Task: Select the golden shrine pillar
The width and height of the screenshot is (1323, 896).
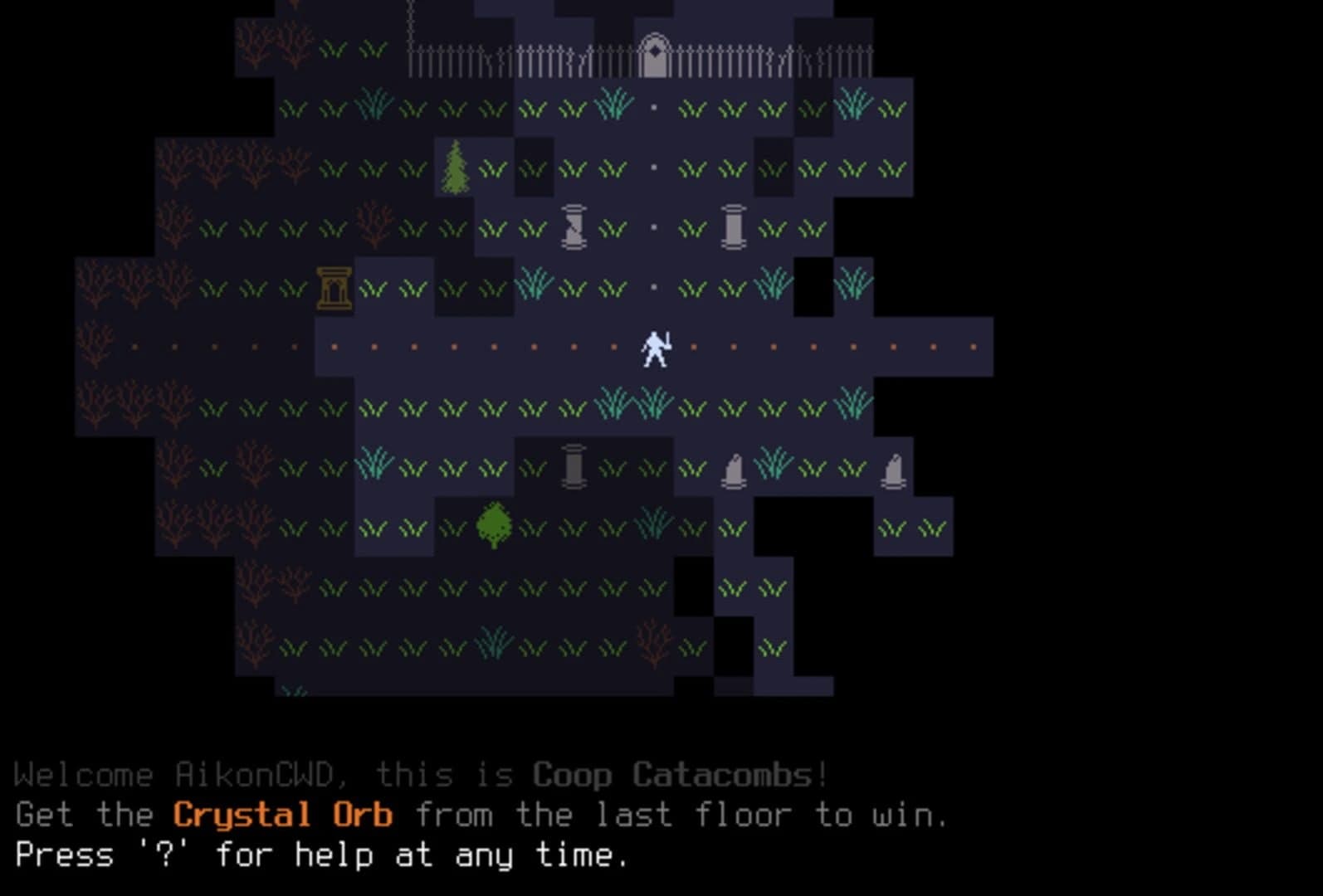Action: pos(334,289)
